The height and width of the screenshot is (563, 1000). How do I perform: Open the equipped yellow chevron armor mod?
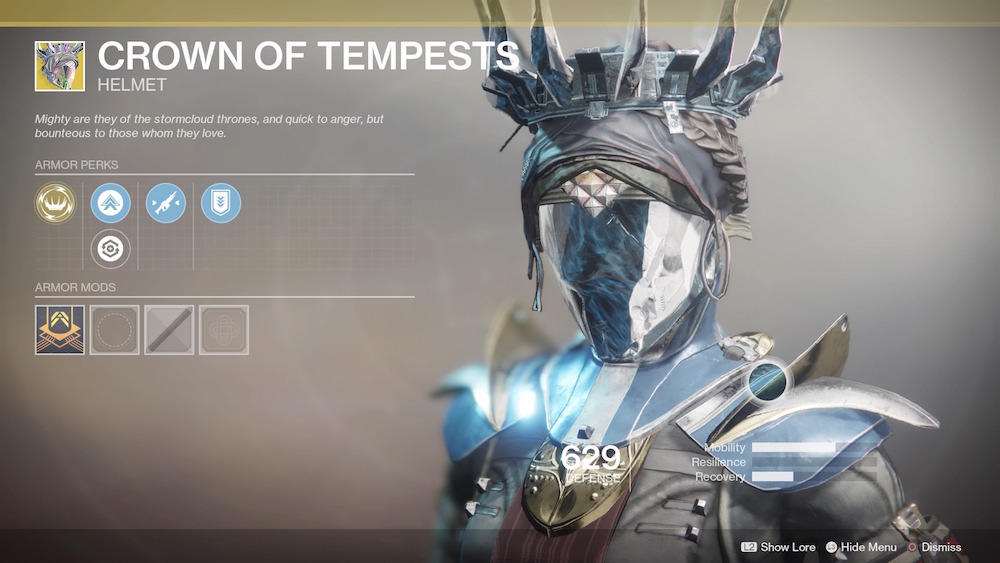tap(59, 330)
